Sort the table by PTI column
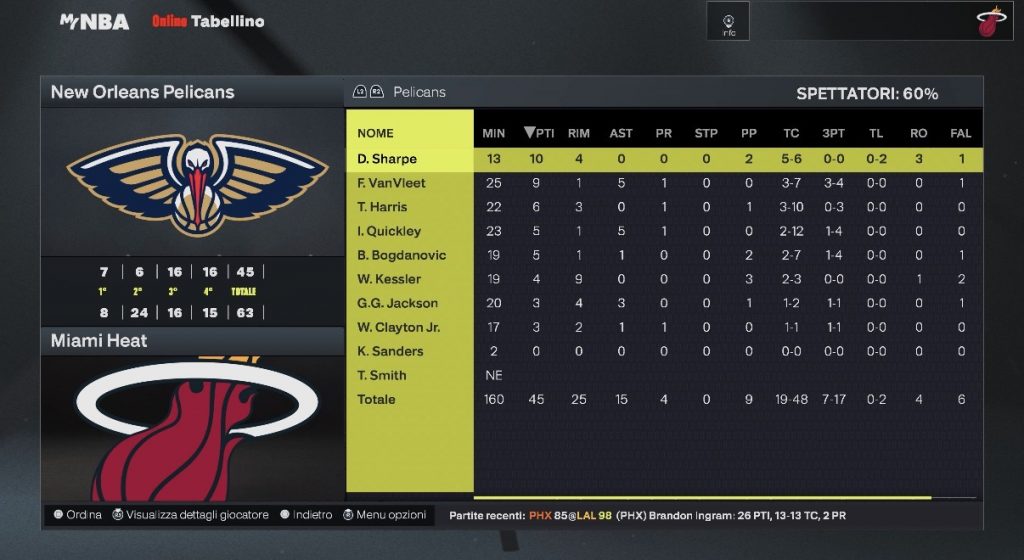The image size is (1024, 560). [539, 133]
